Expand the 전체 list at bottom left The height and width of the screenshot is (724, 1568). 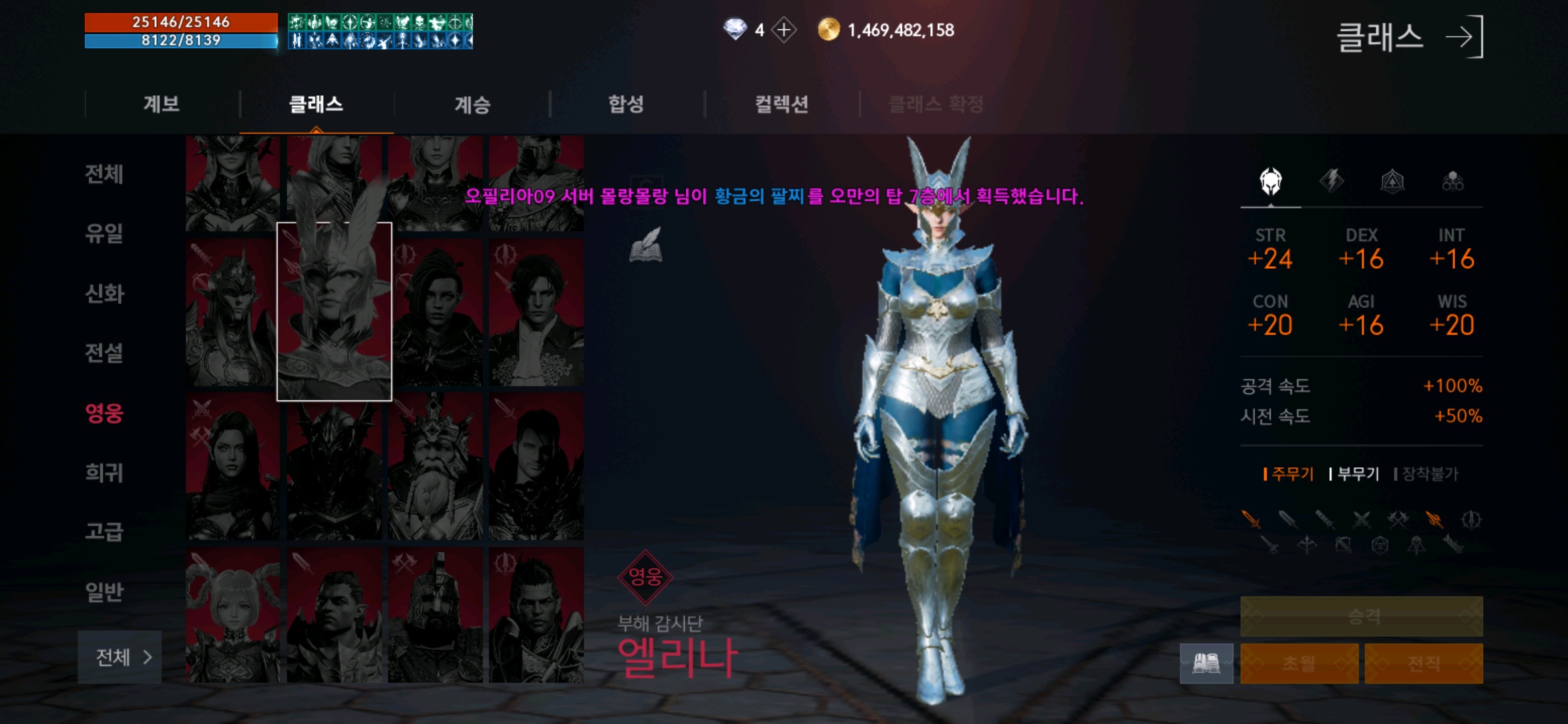point(121,658)
